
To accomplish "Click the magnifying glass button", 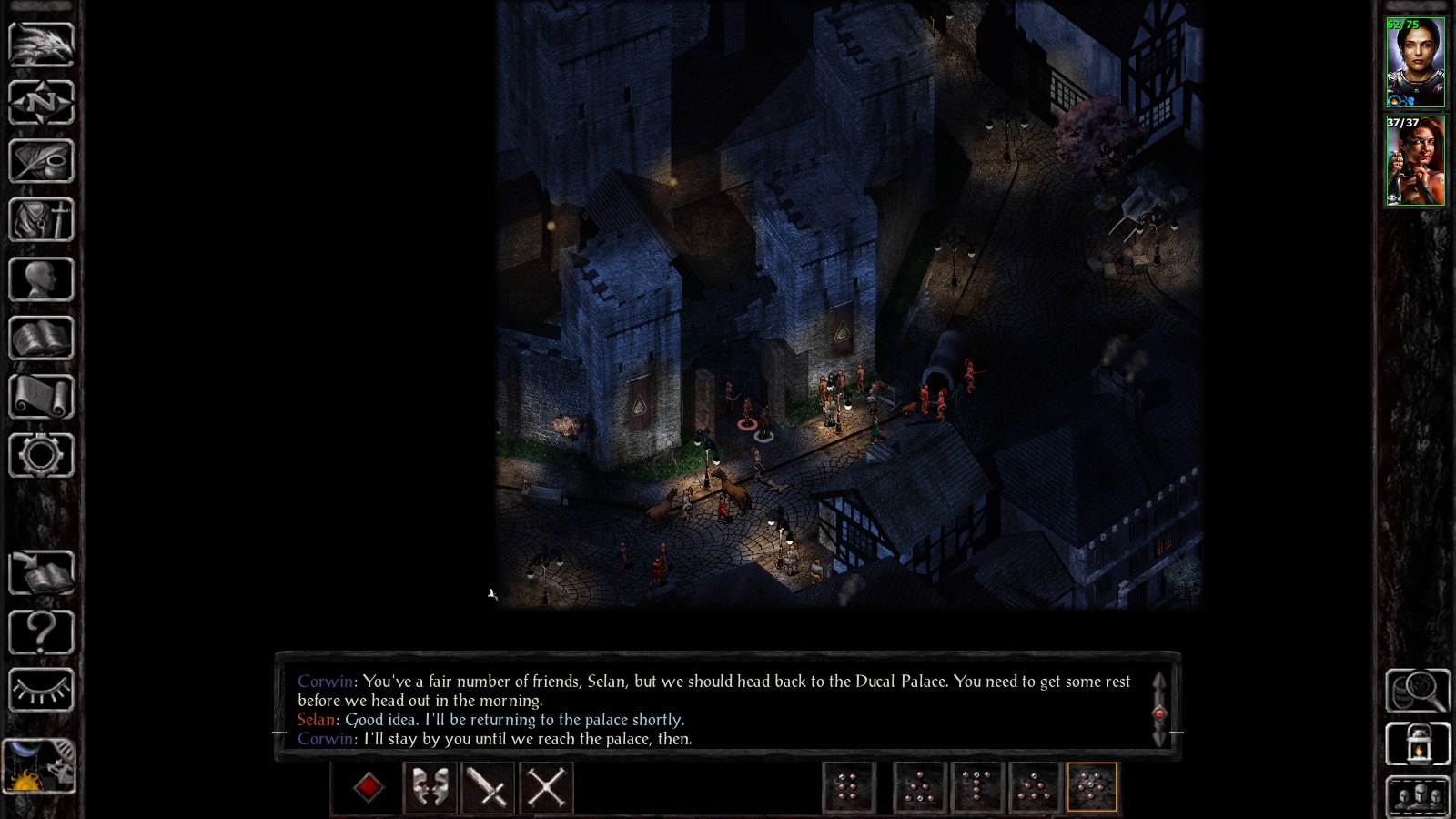I will point(1417,692).
